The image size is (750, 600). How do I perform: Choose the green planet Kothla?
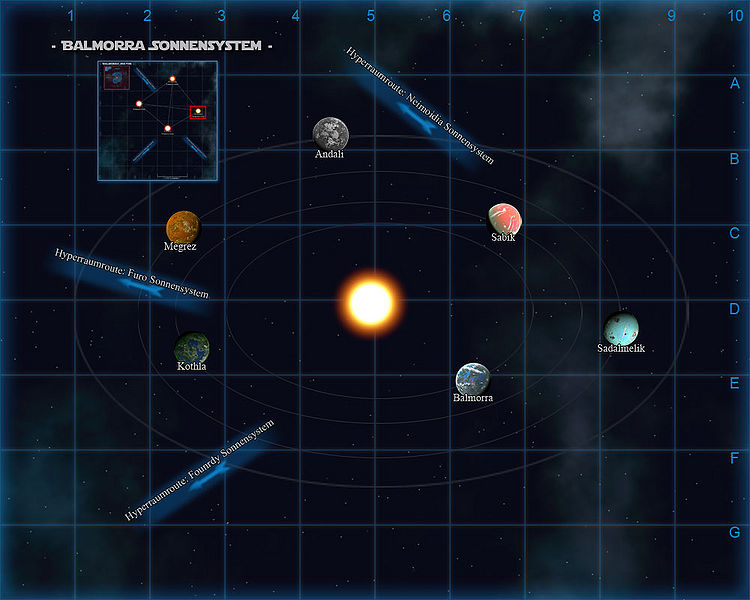[x=191, y=347]
